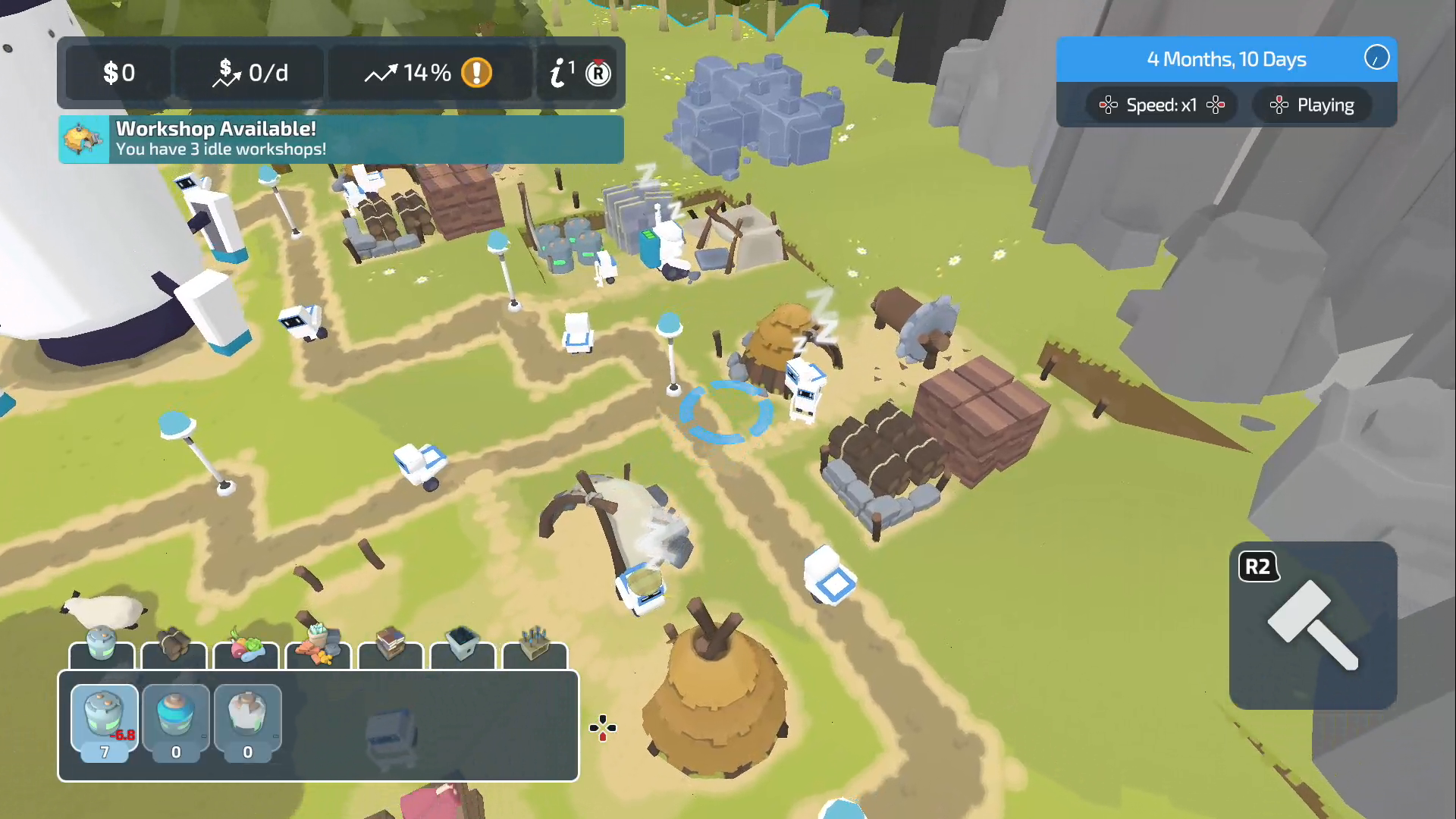Select the full battery showing 7
The image size is (1456, 819).
(x=104, y=720)
